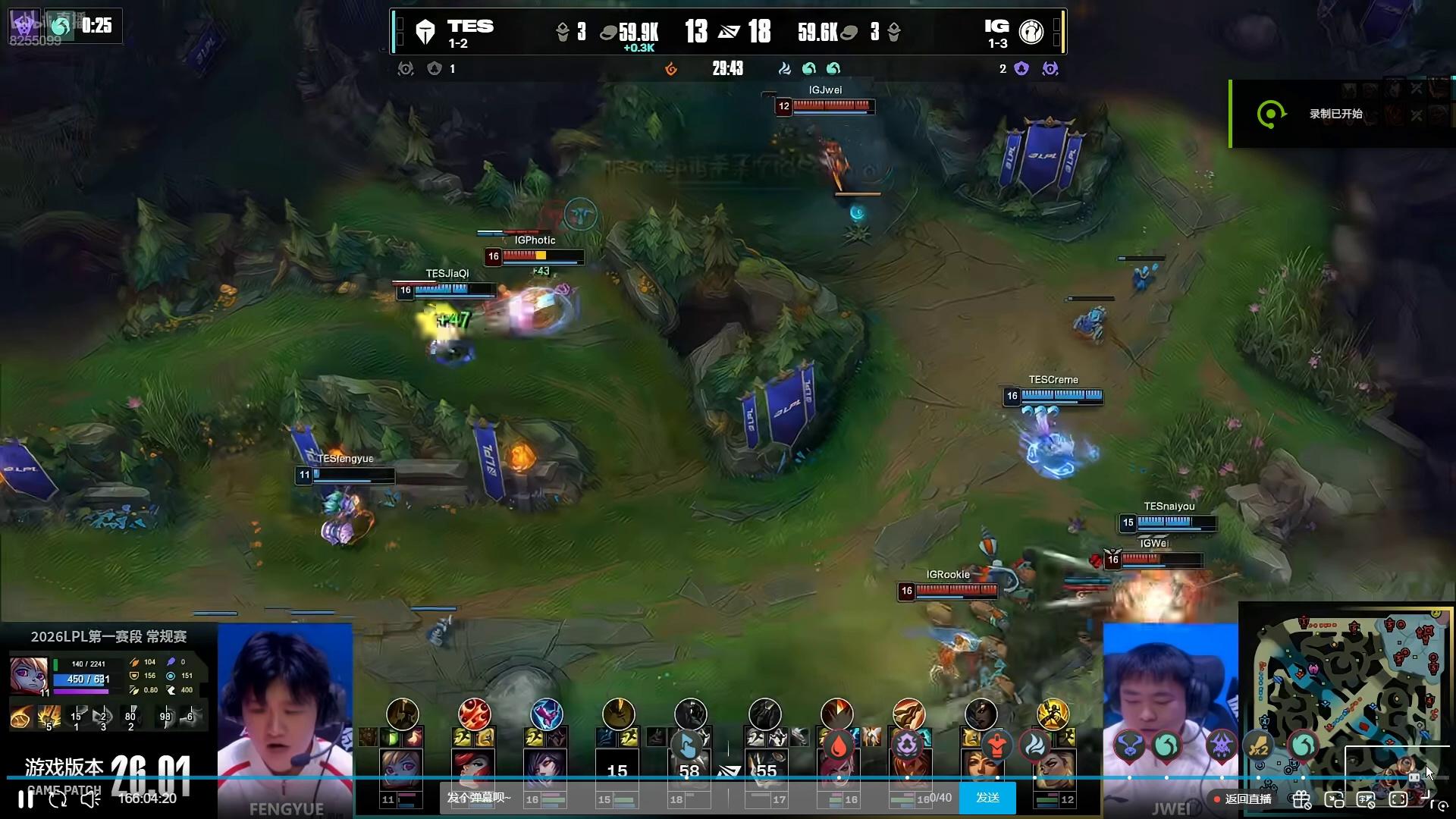This screenshot has width=1456, height=819.
Task: Select Poppy's portrait in the bottom scoreboard
Action: [400, 769]
